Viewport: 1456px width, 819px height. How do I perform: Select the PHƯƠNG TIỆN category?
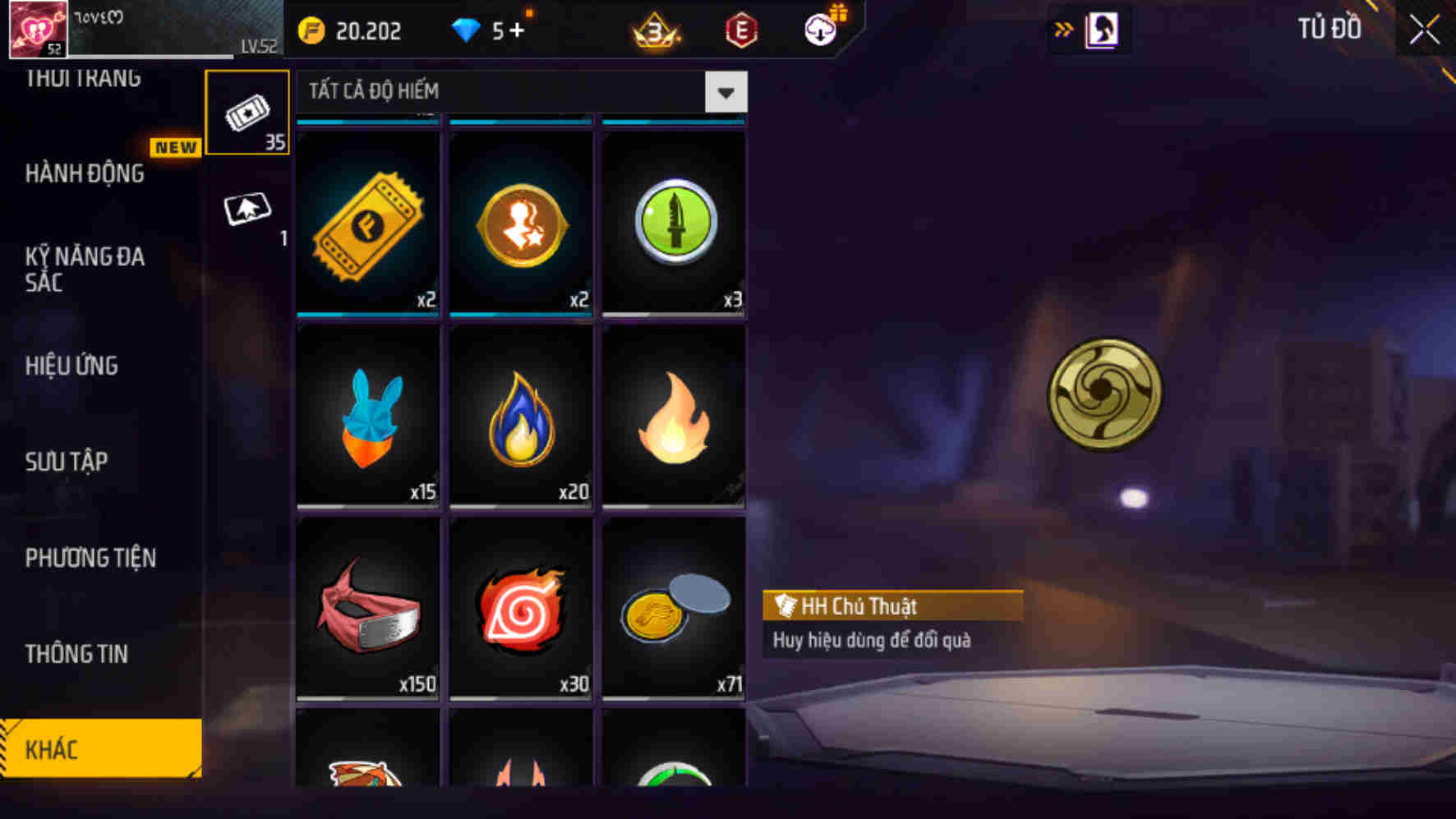[x=90, y=558]
